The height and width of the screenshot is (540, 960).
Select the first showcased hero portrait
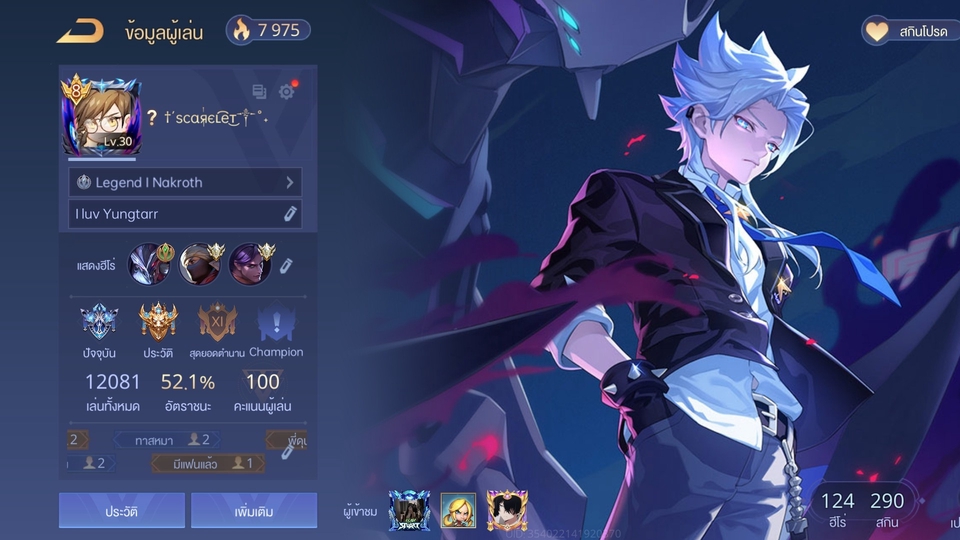[149, 264]
